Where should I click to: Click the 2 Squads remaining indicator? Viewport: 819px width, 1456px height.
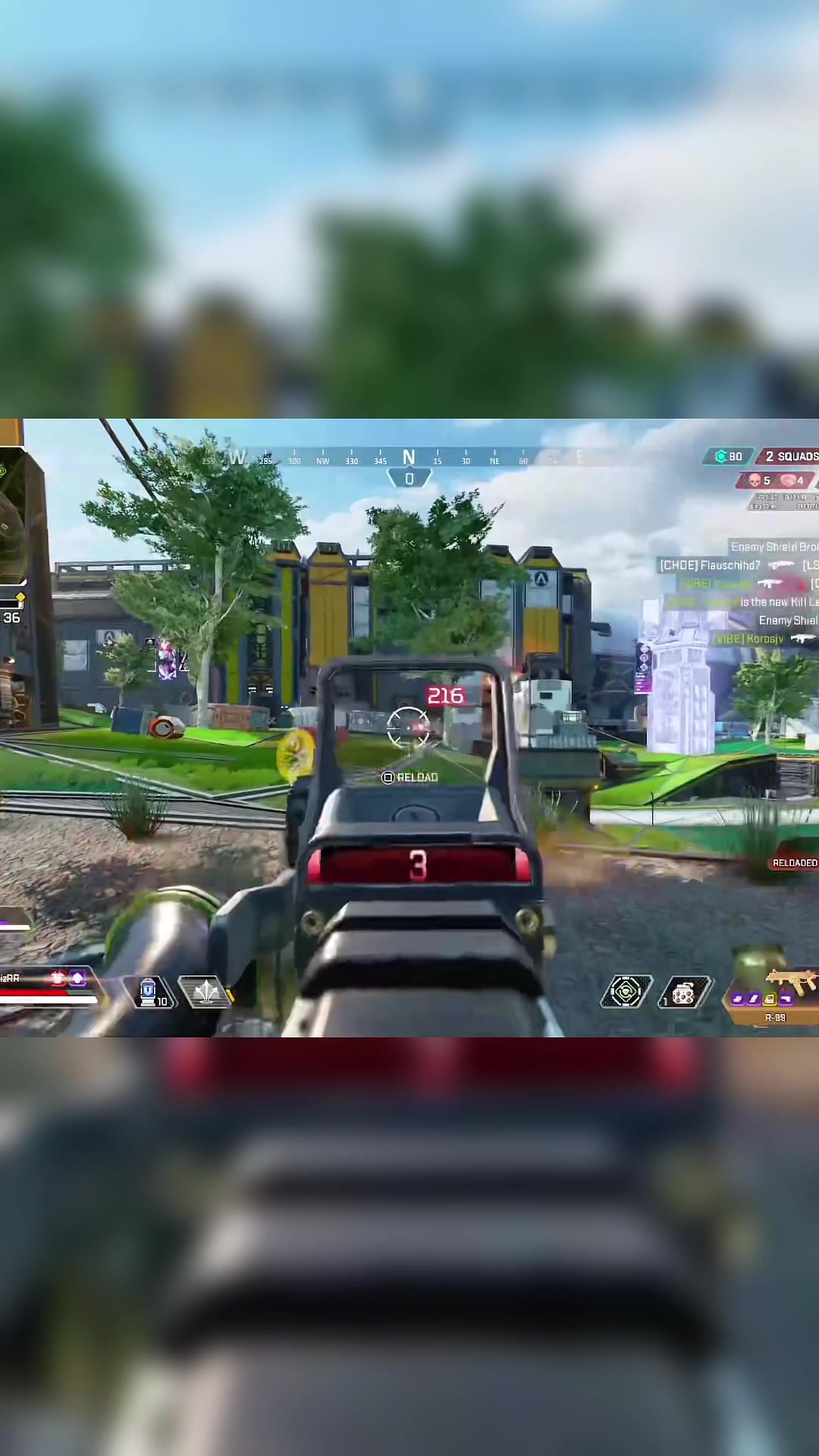click(789, 456)
